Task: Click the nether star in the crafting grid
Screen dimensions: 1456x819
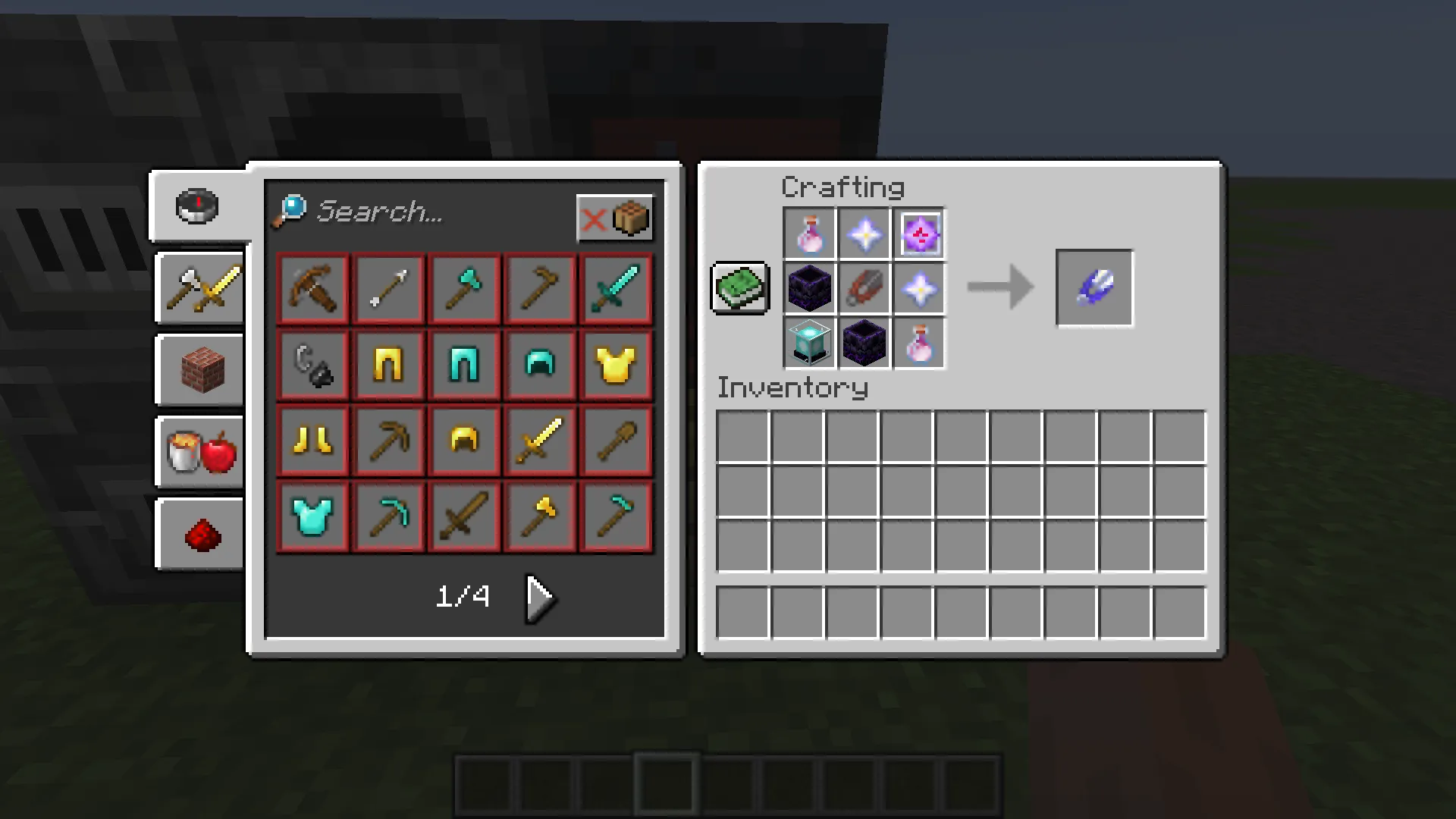Action: [x=864, y=232]
